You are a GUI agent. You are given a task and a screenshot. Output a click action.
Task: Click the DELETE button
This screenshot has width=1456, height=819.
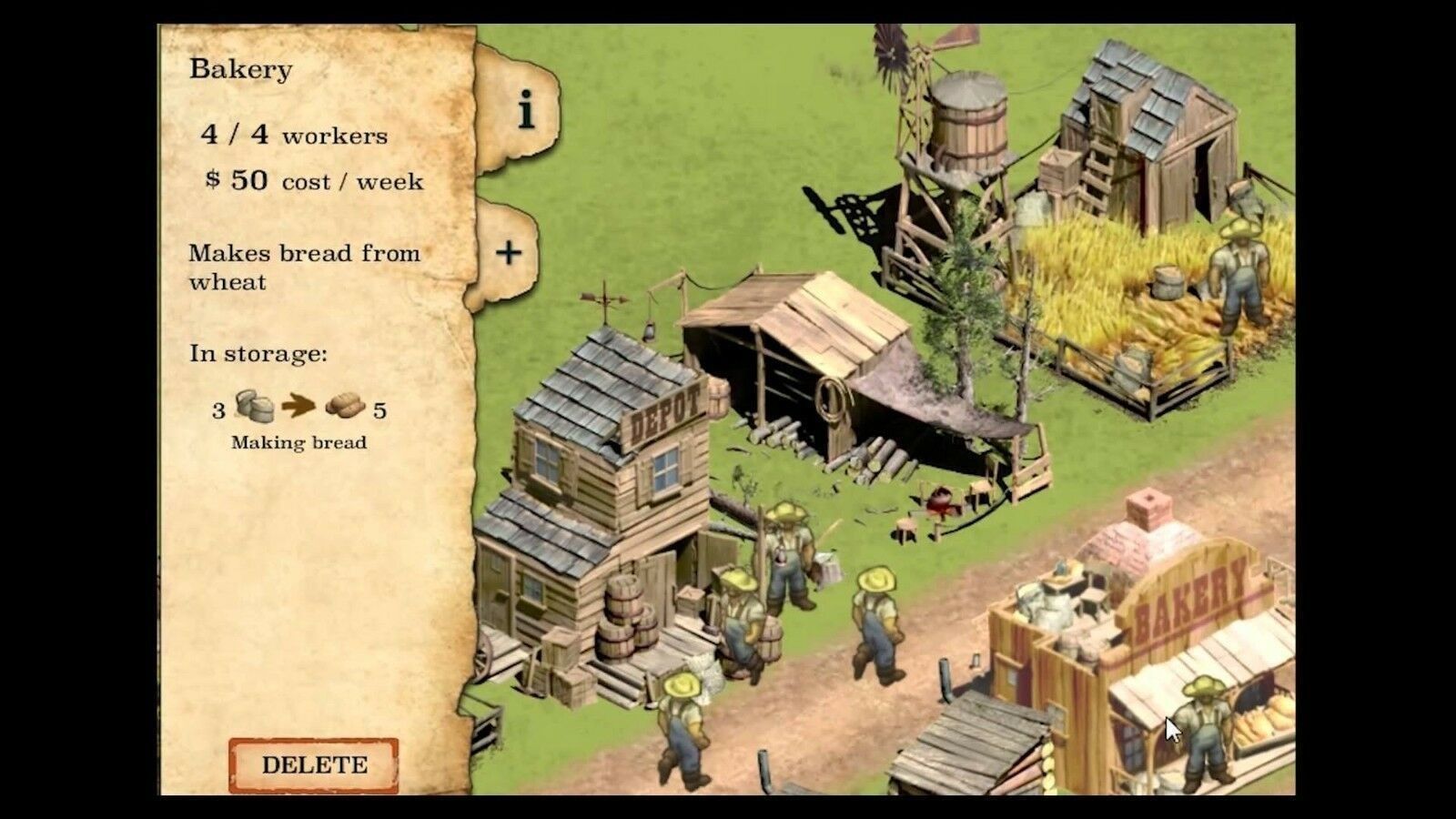[314, 764]
